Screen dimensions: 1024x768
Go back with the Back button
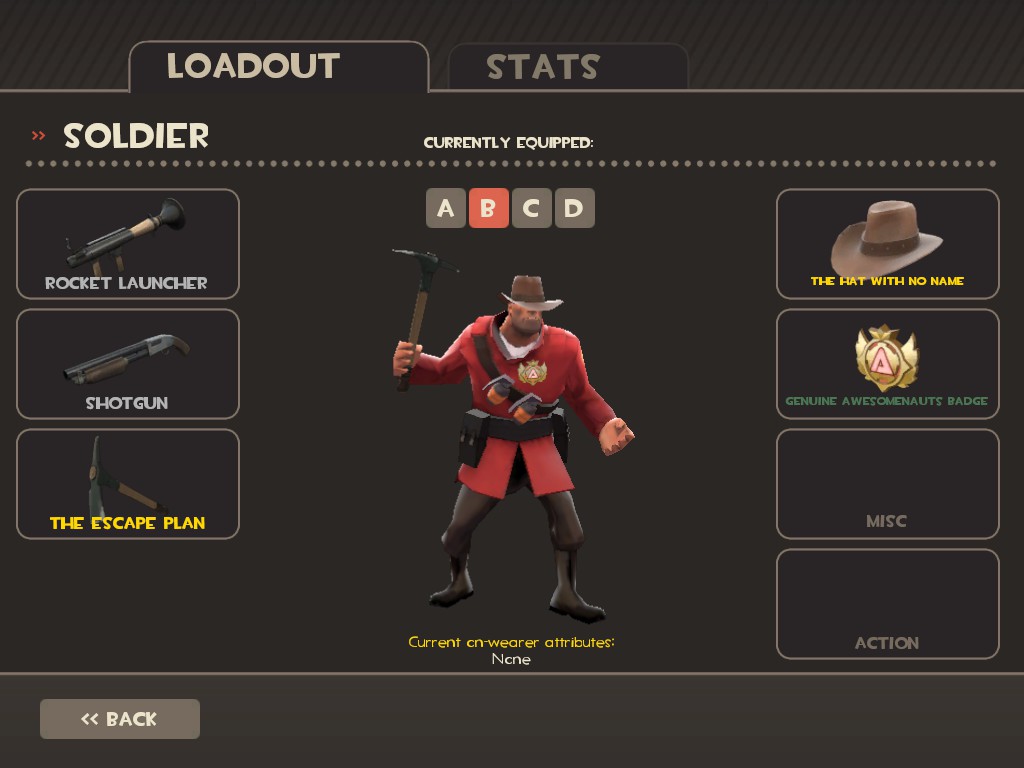pyautogui.click(x=120, y=719)
